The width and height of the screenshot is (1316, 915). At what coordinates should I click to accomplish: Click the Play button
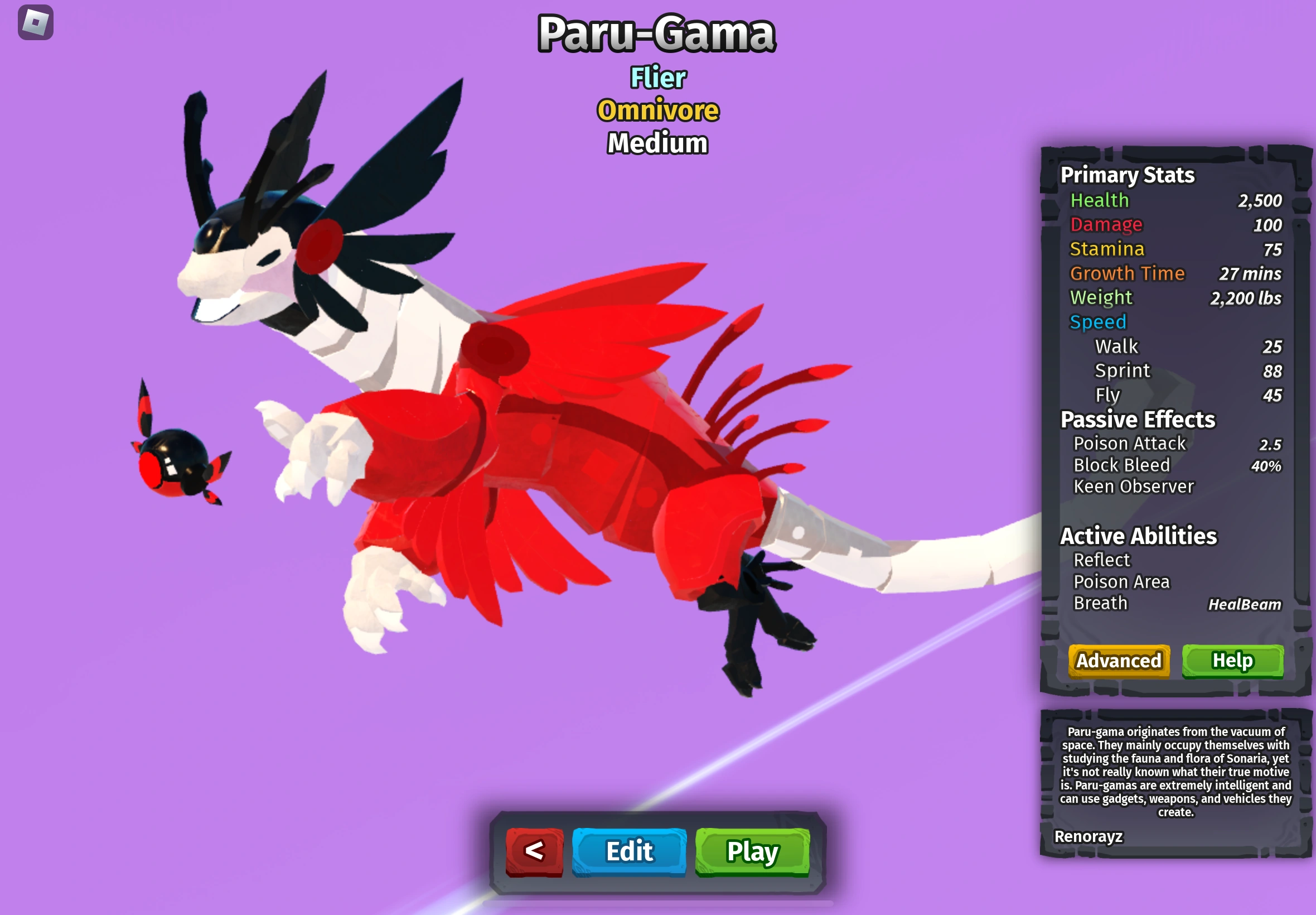(751, 853)
